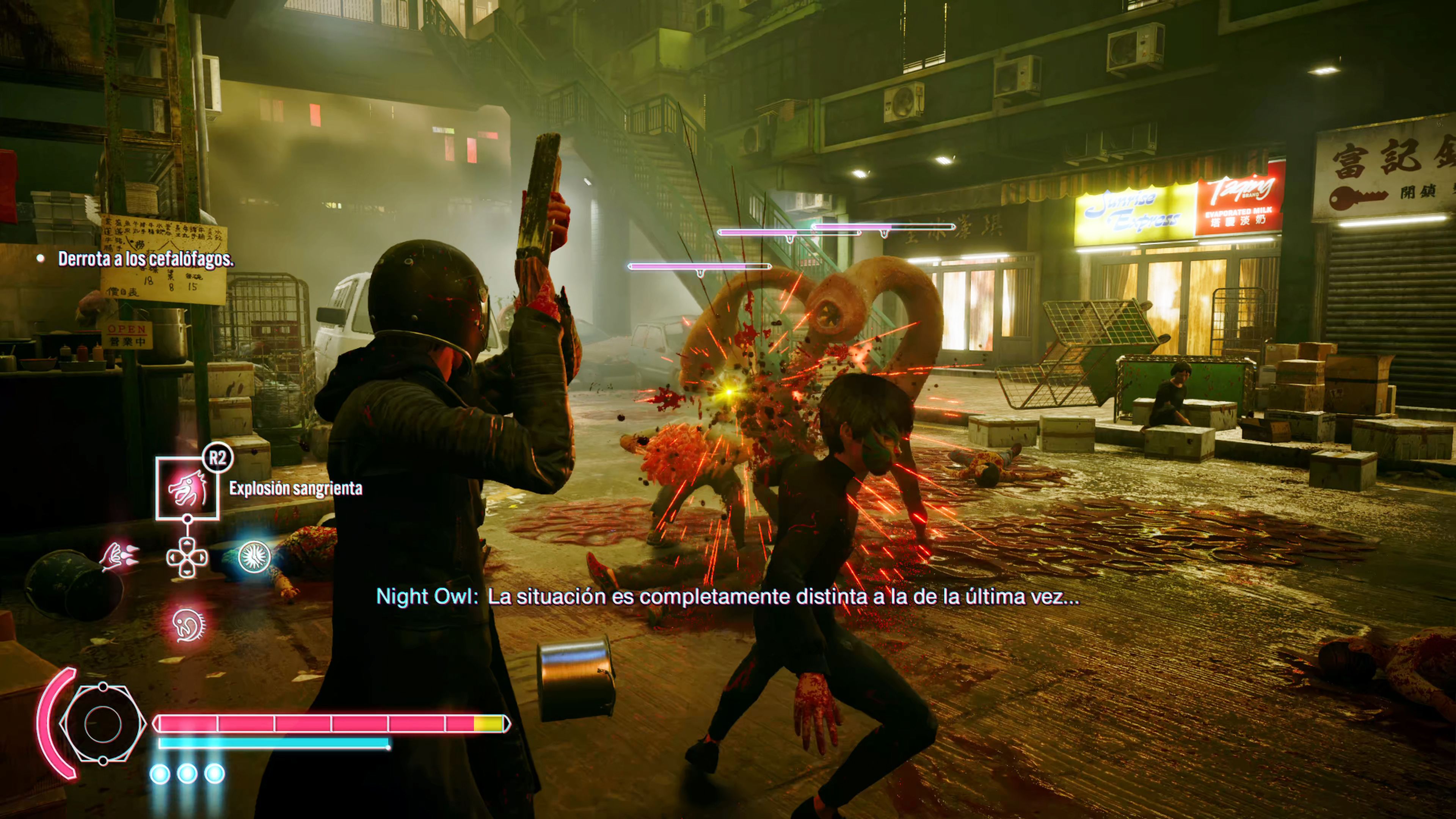Use the pink curled creature skill
Viewport: 1456px width, 819px height.
pyautogui.click(x=187, y=624)
